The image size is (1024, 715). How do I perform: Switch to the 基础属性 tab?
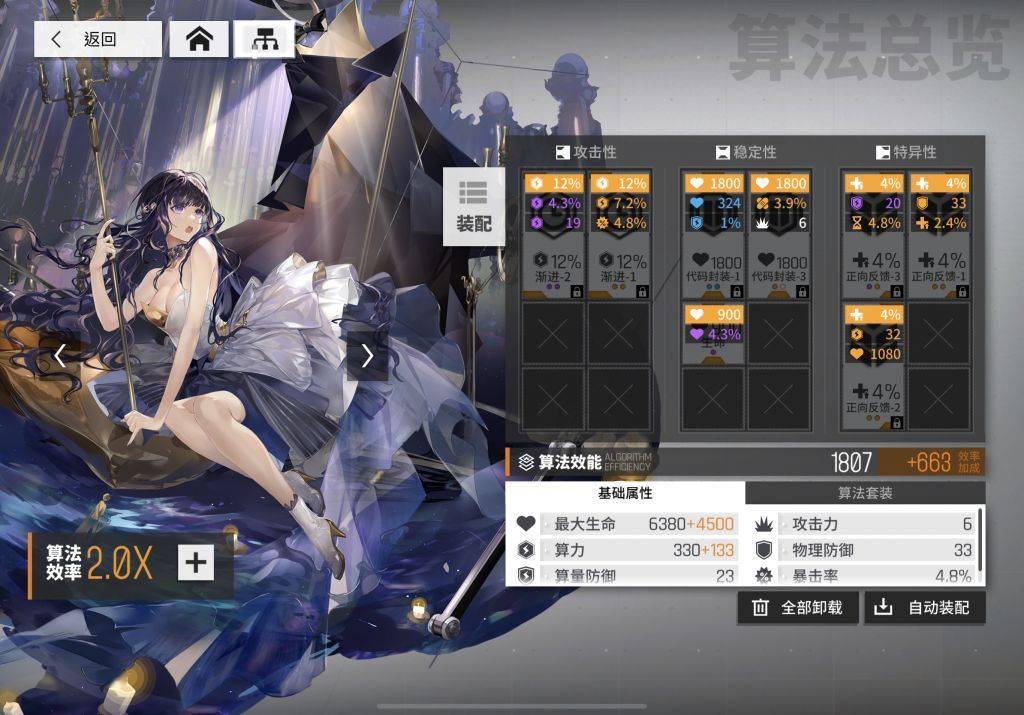(x=625, y=493)
